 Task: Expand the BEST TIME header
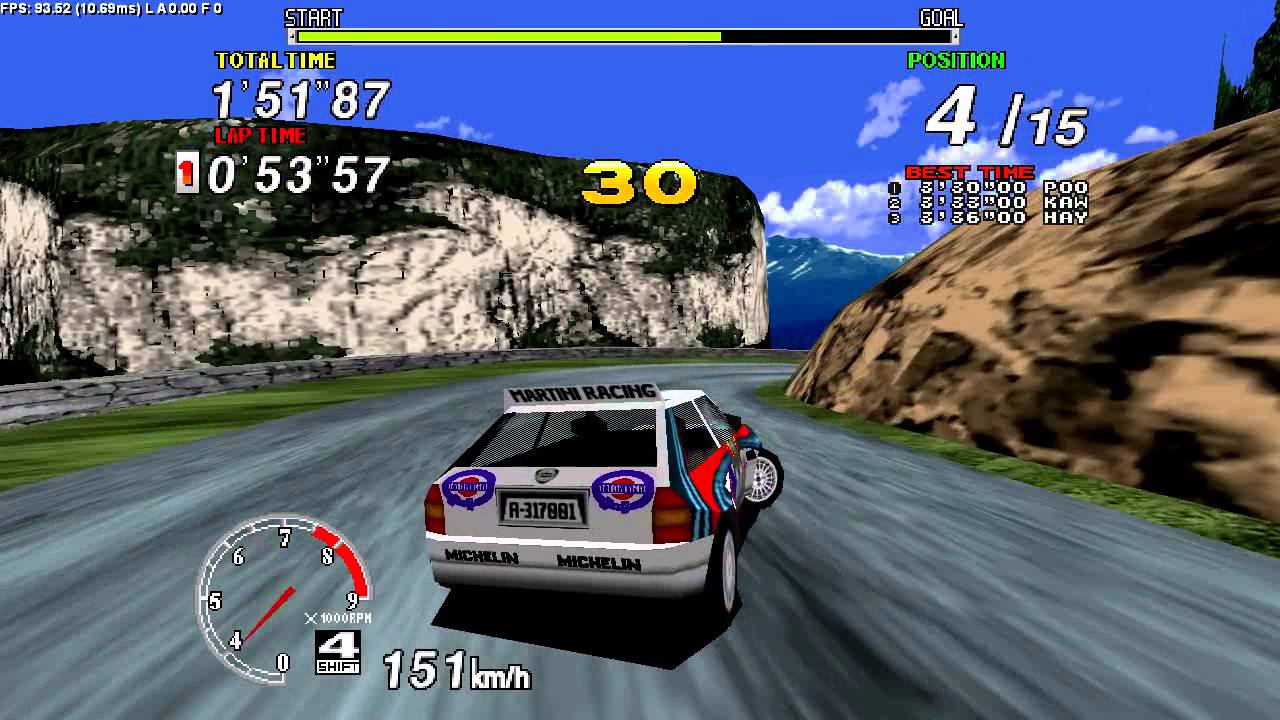click(969, 171)
